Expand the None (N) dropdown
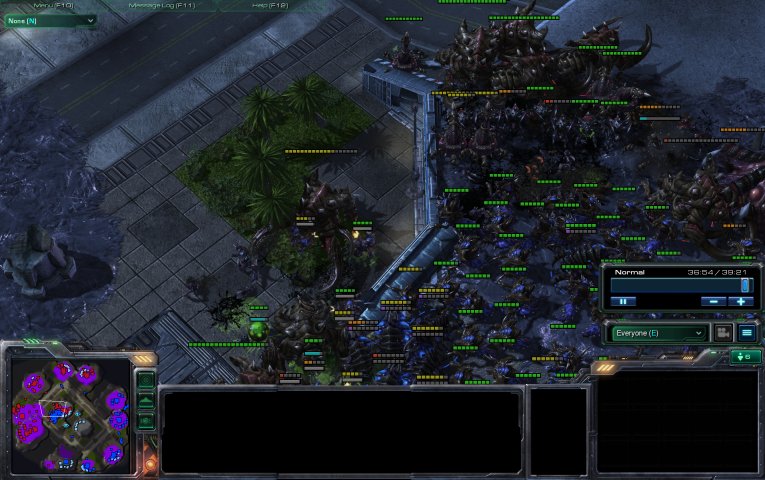The width and height of the screenshot is (765, 480). click(x=50, y=20)
